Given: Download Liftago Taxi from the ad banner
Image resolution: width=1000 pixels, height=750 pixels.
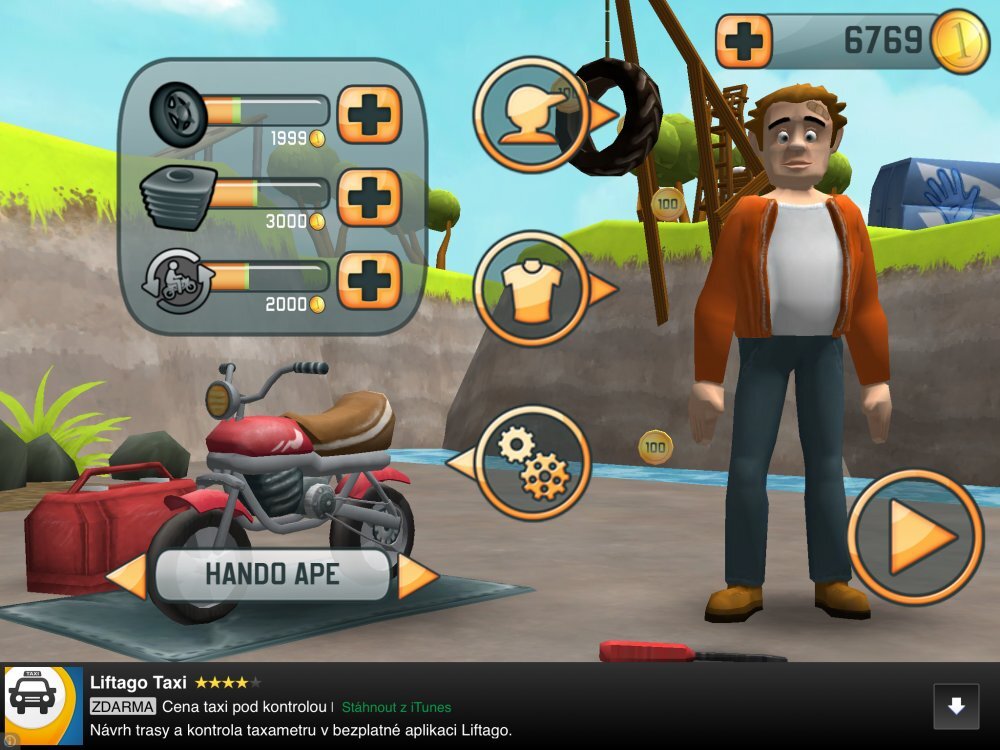Looking at the screenshot, I should pyautogui.click(x=956, y=706).
